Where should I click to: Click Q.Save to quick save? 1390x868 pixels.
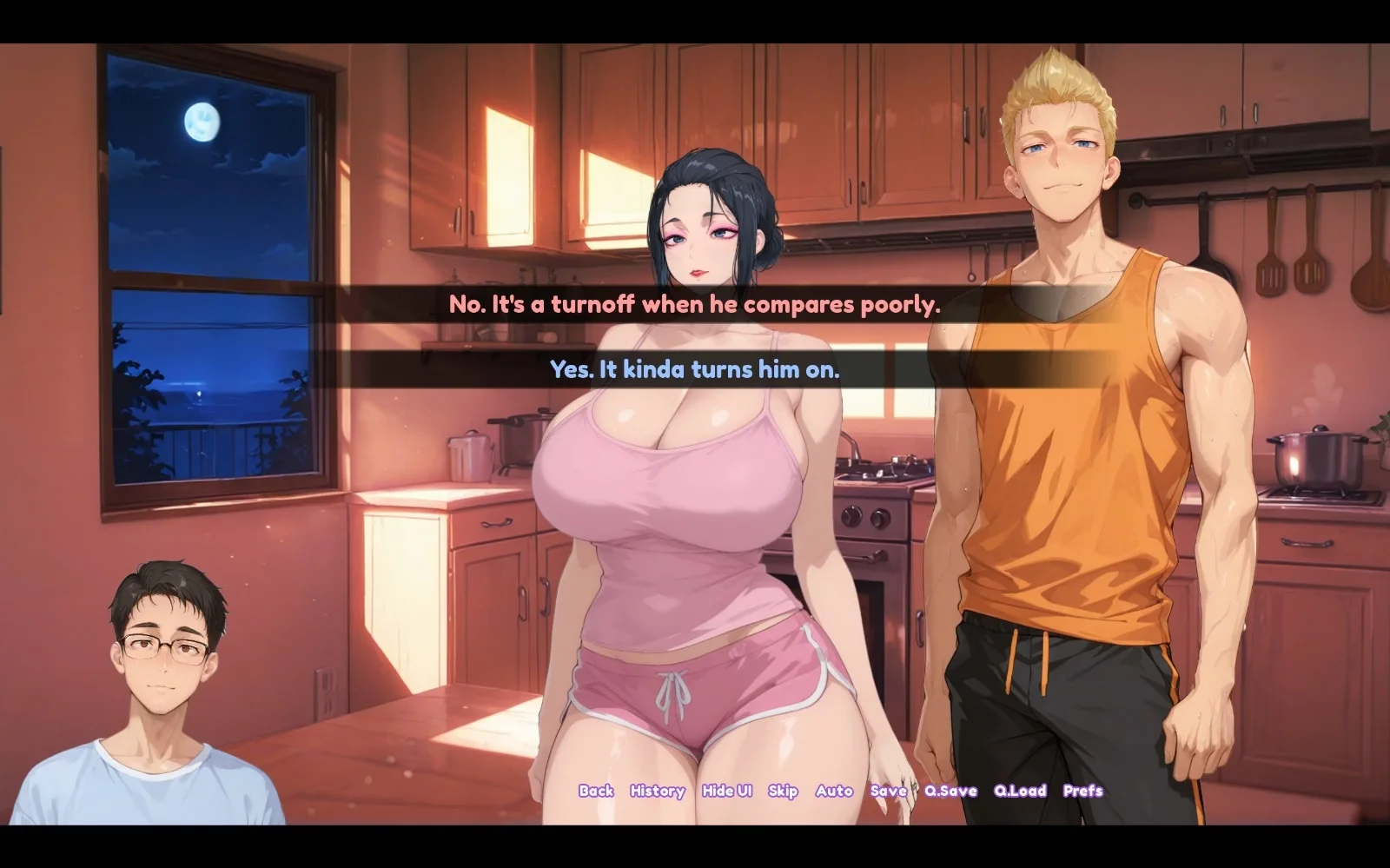pyautogui.click(x=950, y=791)
